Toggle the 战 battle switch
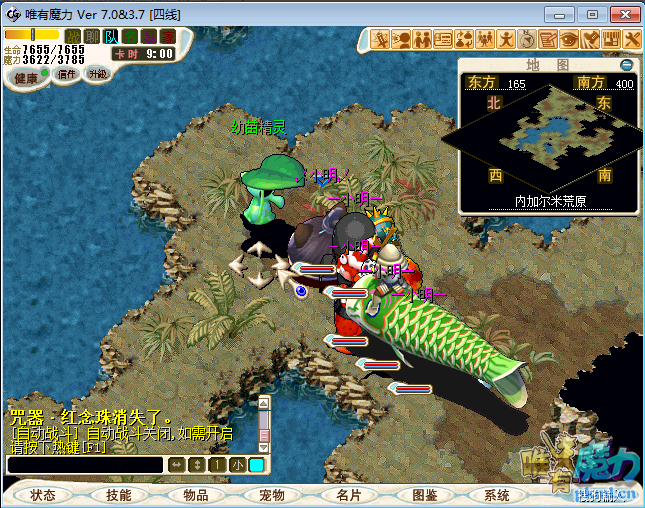The width and height of the screenshot is (645, 508). click(73, 37)
